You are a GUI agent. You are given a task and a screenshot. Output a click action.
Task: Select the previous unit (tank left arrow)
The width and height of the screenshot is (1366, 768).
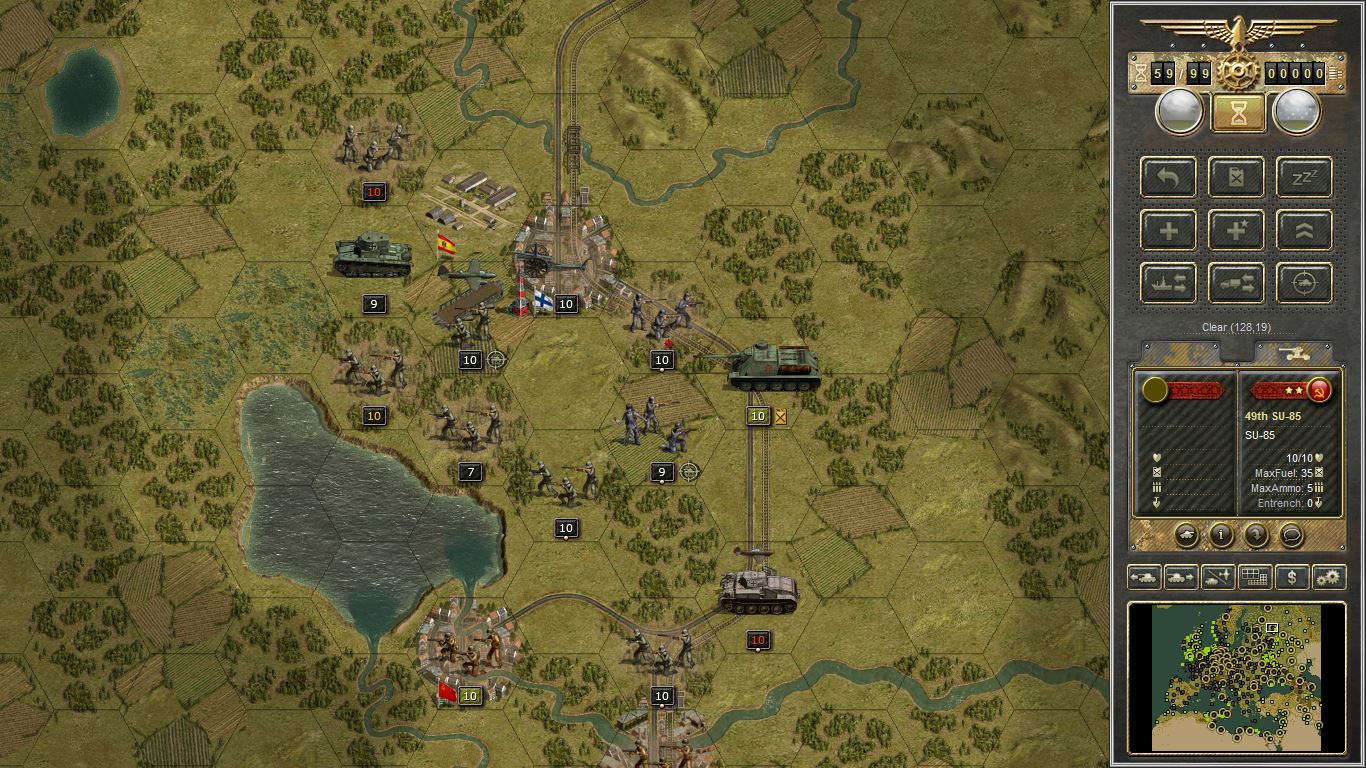[x=1143, y=577]
